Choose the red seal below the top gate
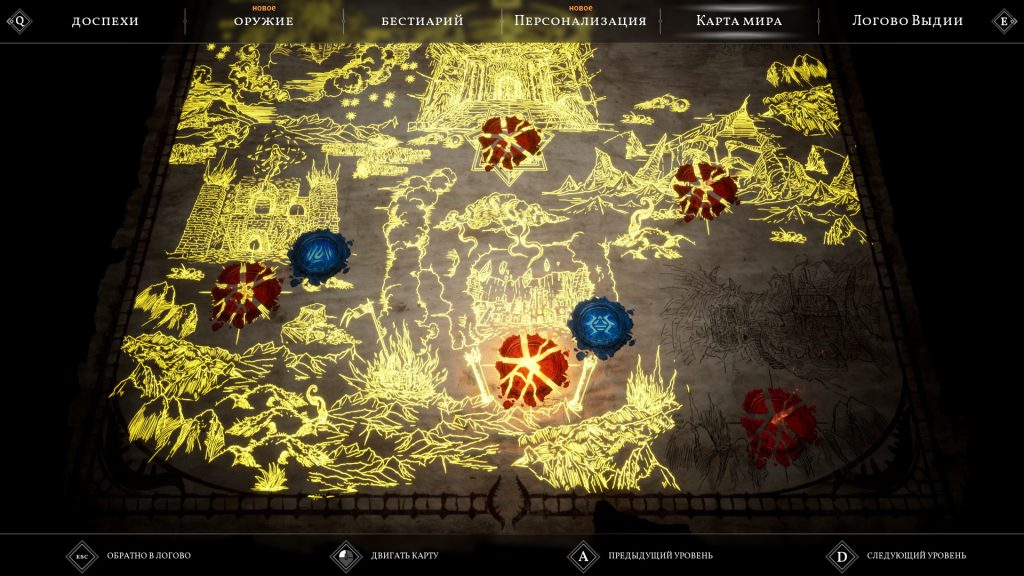The width and height of the screenshot is (1024, 576). (509, 142)
